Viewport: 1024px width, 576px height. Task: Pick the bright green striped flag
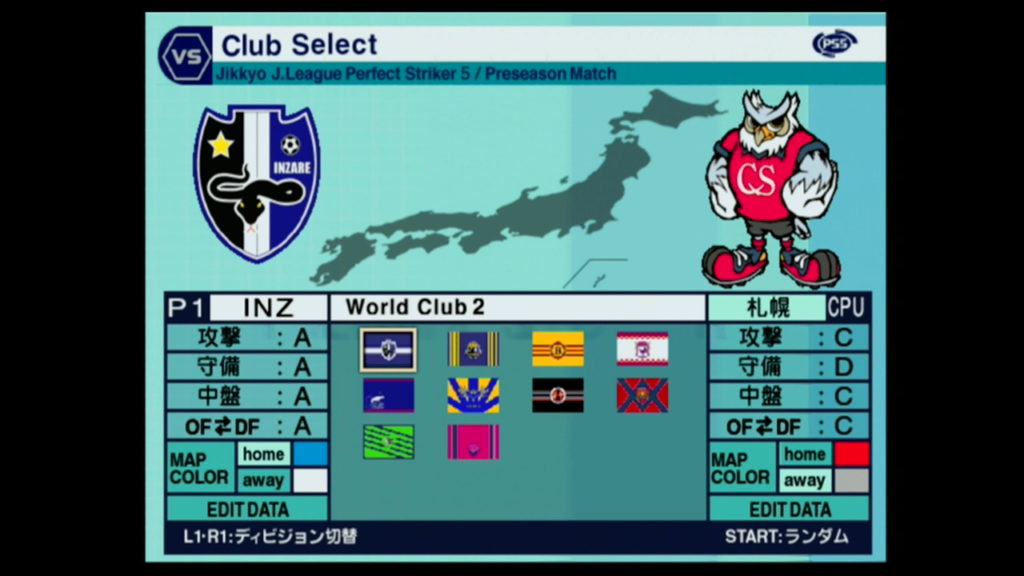(x=388, y=442)
